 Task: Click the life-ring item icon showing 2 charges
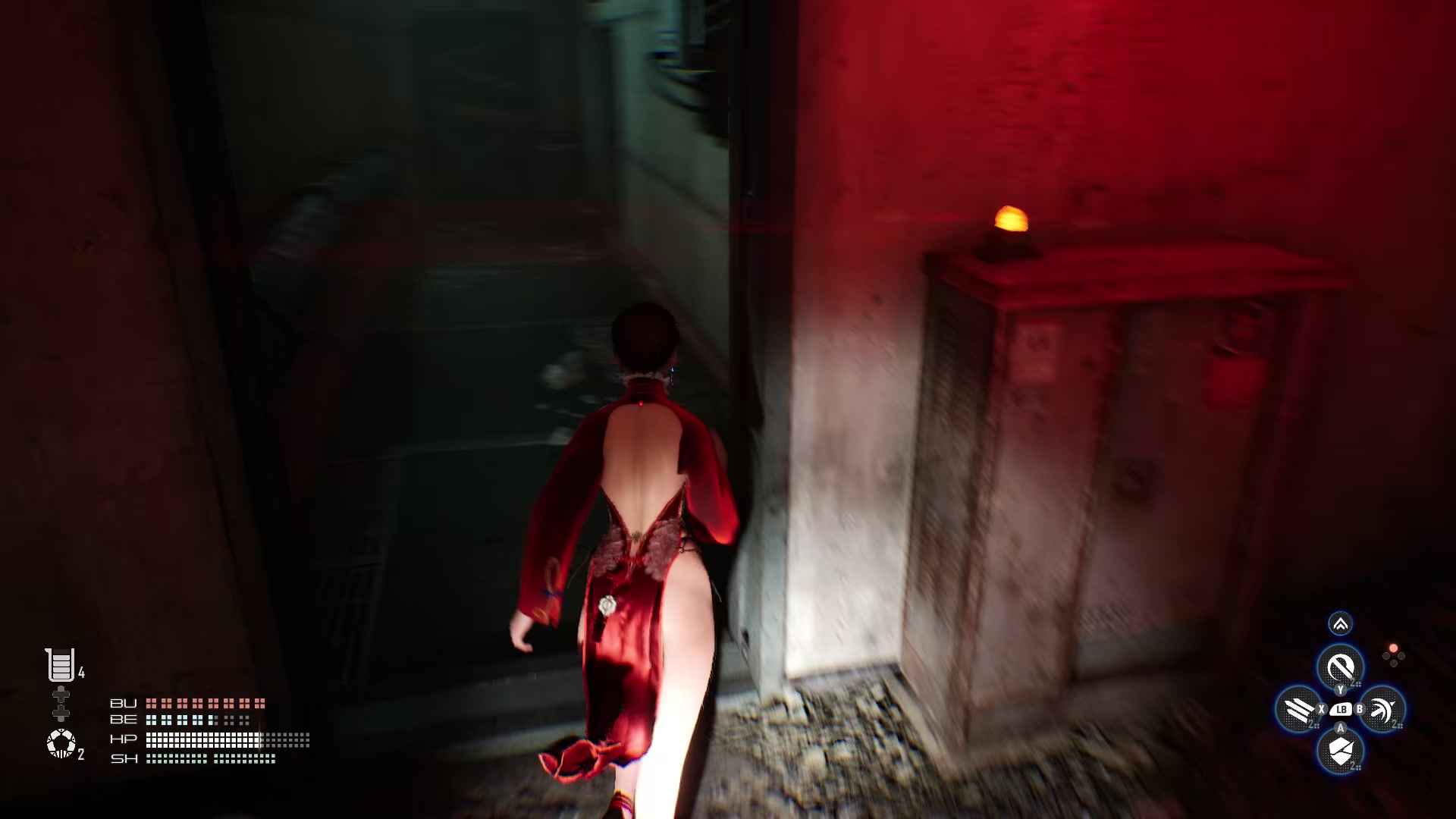point(61,742)
